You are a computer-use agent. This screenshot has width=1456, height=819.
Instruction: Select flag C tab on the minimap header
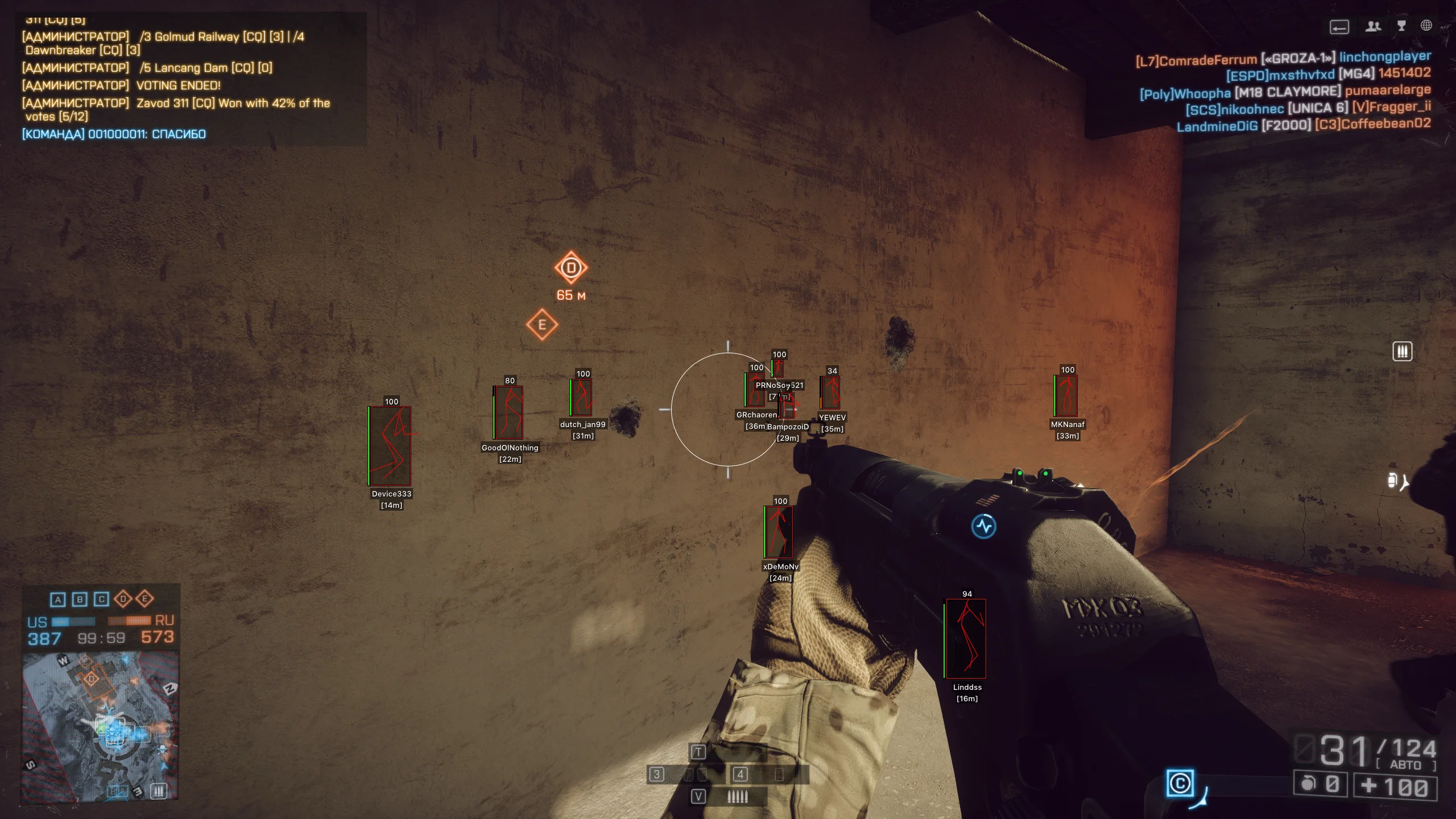101,599
